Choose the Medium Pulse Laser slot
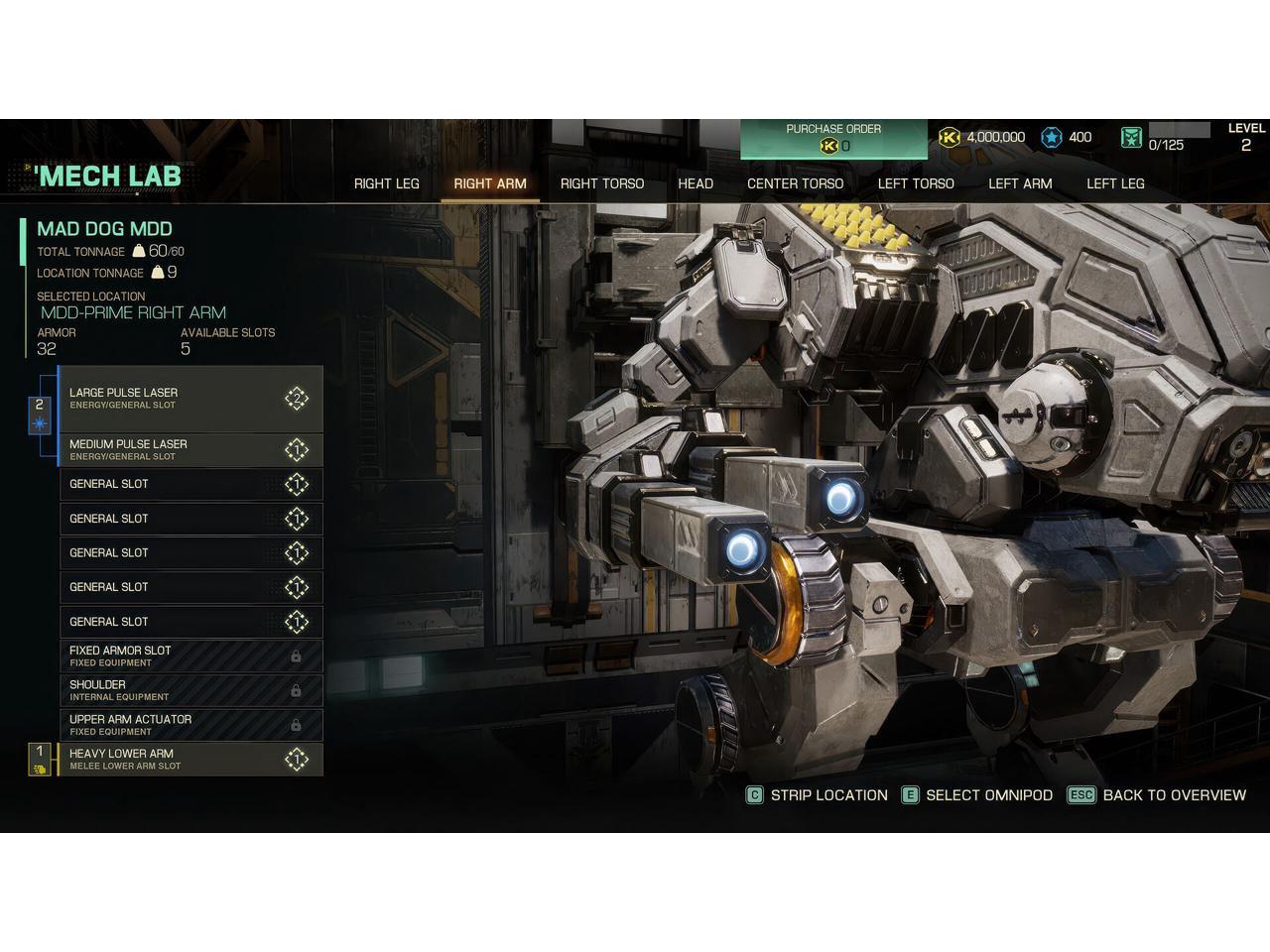1270x952 pixels. [190, 450]
